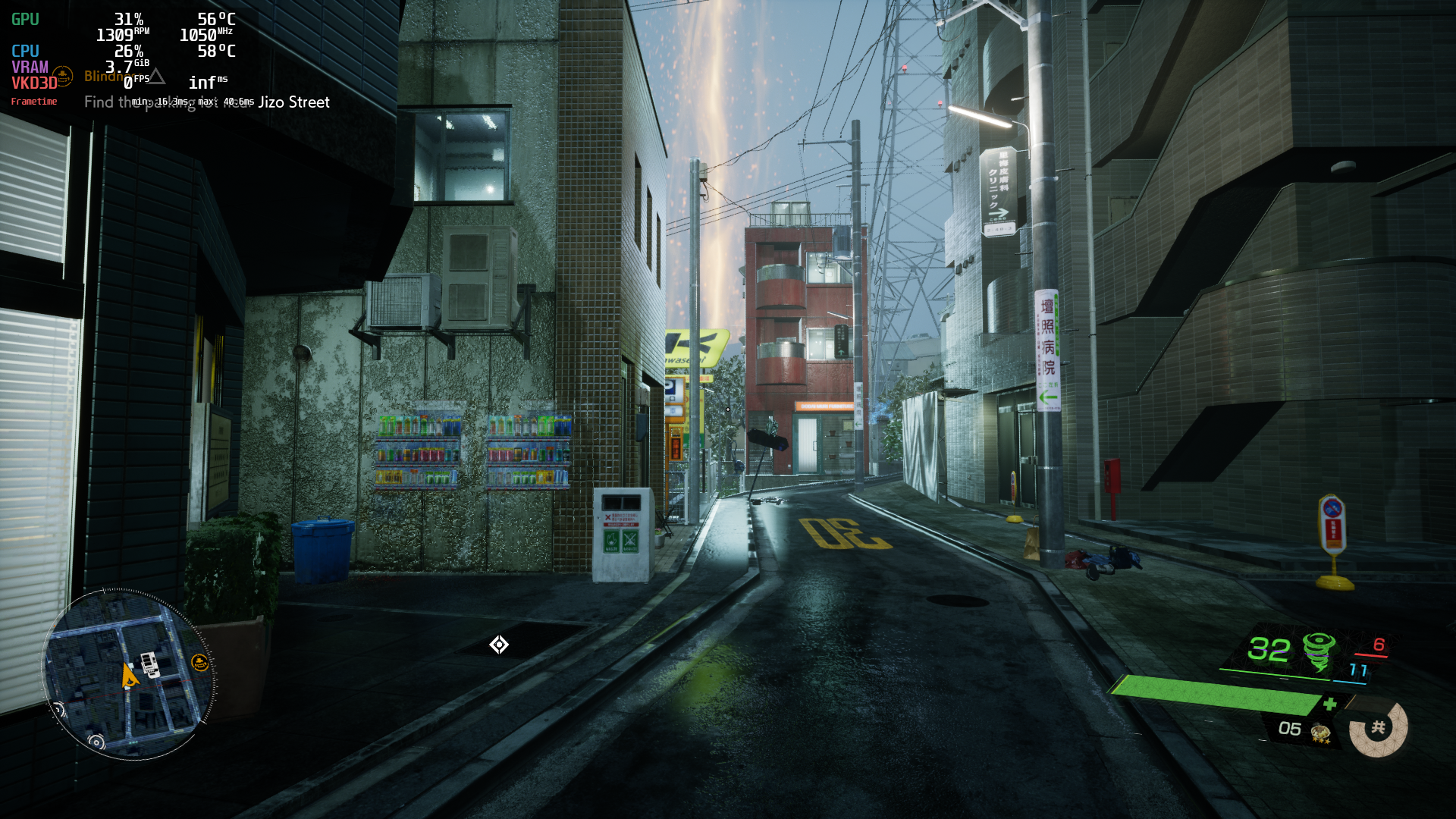
Task: Click the white ring marker at minimap bottom
Action: point(96,742)
